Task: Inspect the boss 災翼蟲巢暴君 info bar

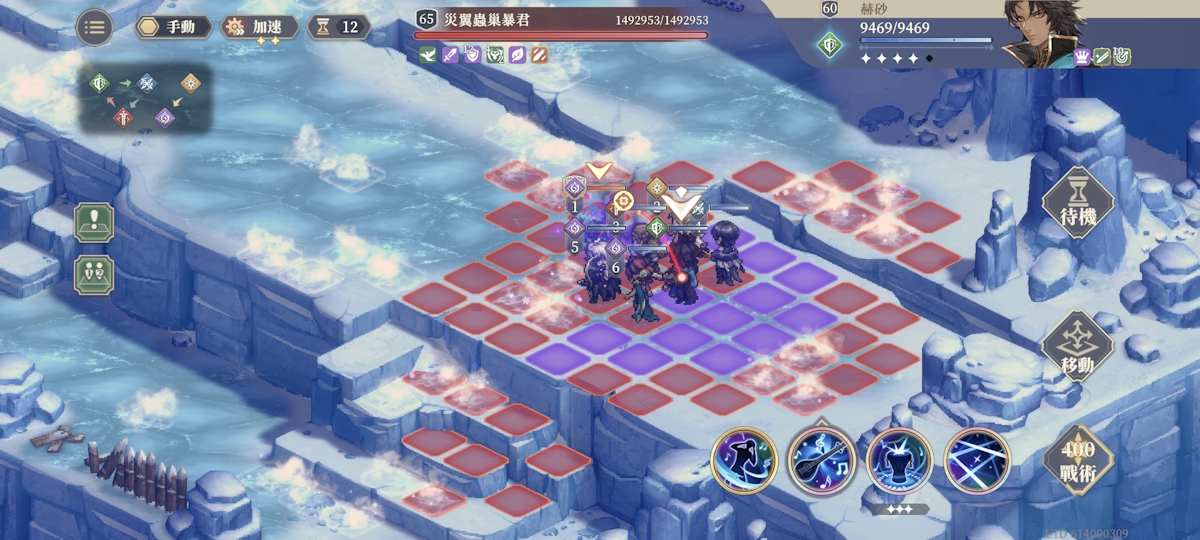Action: coord(563,20)
